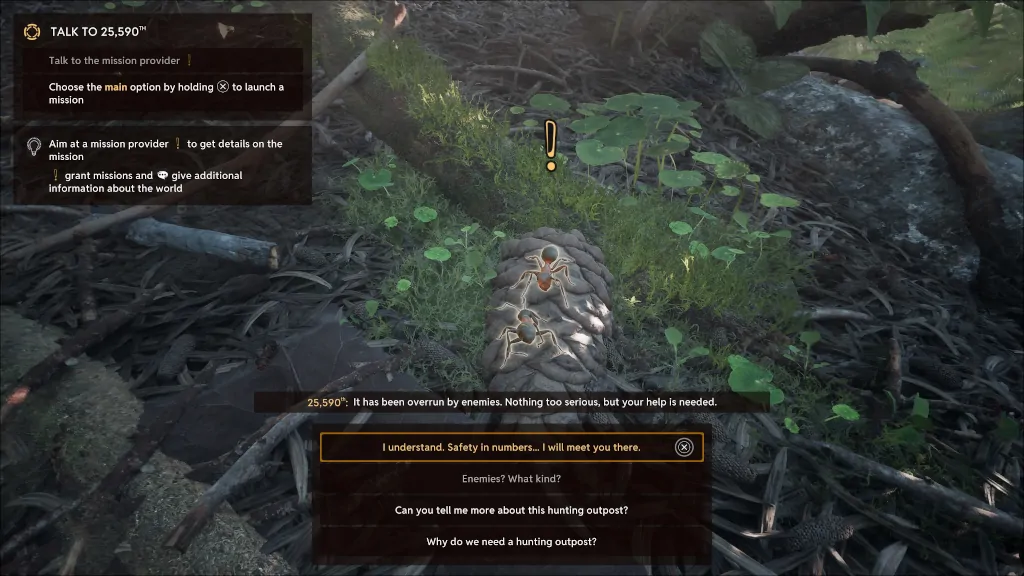Select "Why do we need a hunting outpost?"

click(x=511, y=542)
